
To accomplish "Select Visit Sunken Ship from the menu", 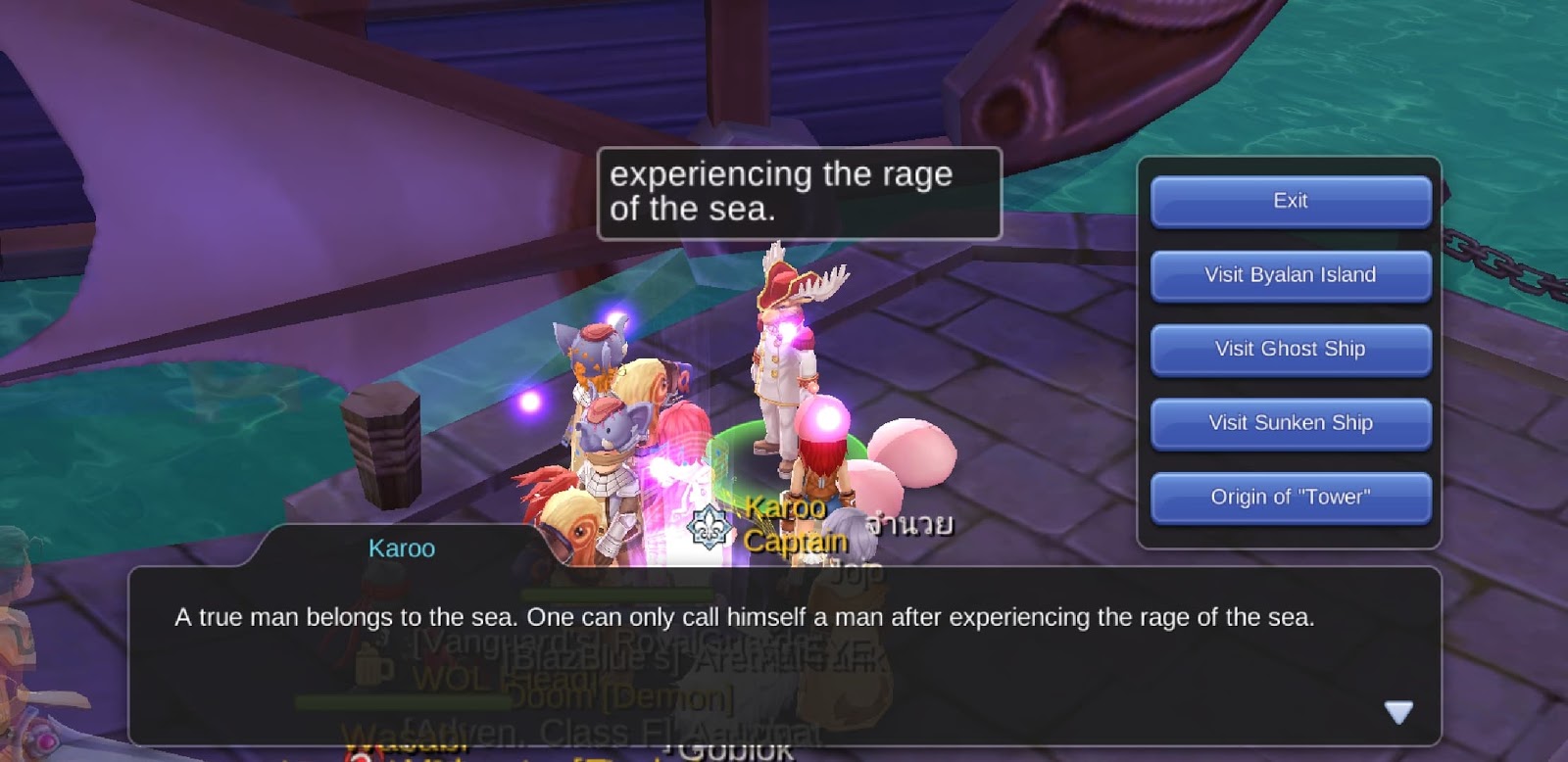I will point(1291,423).
